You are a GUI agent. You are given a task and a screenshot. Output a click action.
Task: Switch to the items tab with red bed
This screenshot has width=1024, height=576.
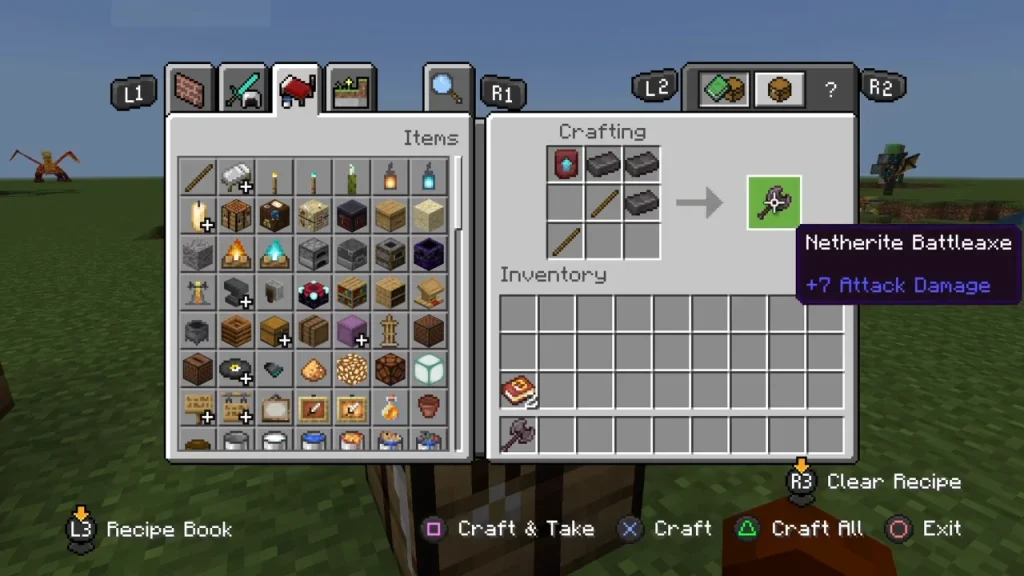(297, 93)
